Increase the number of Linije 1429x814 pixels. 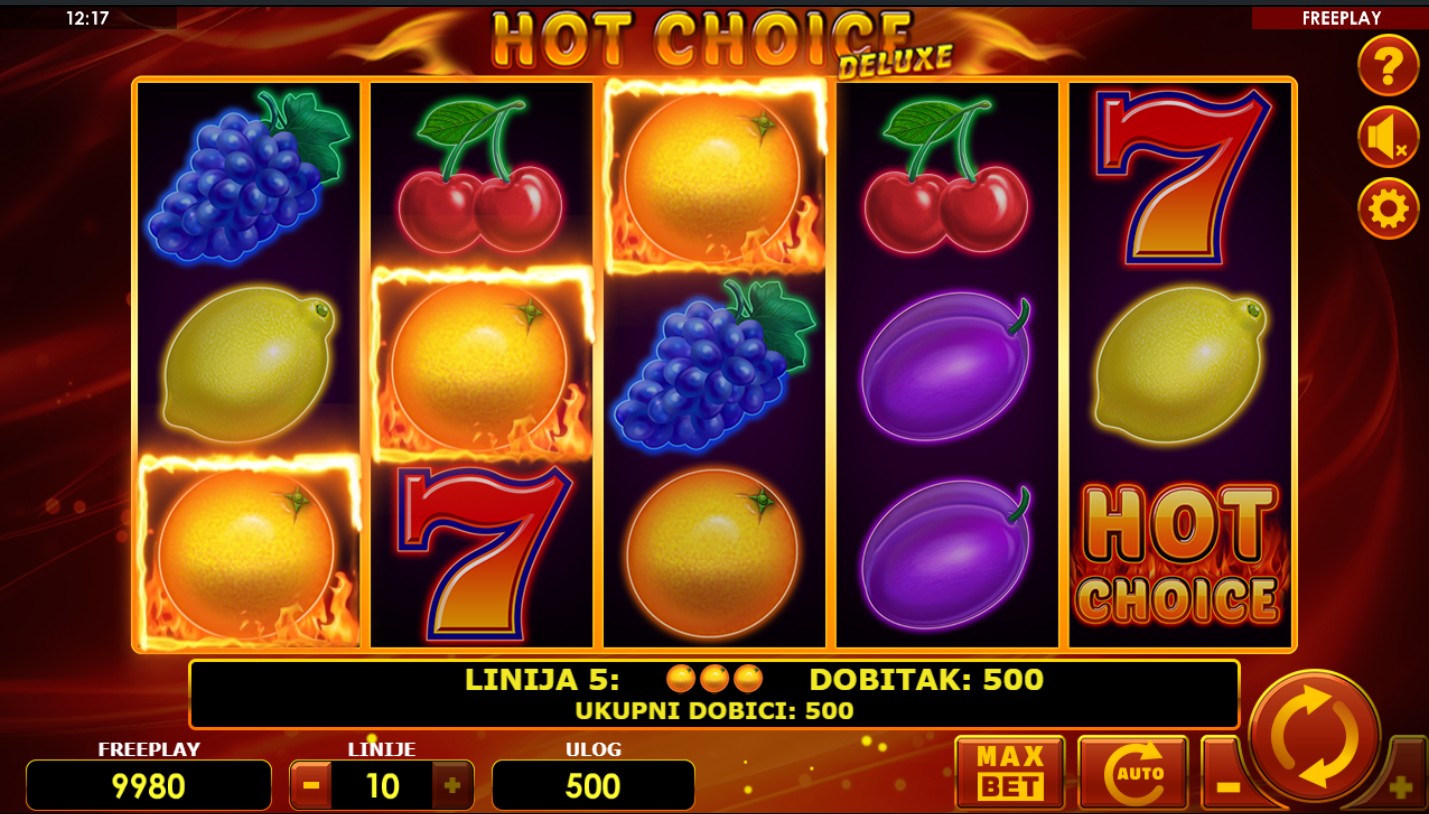[x=452, y=786]
